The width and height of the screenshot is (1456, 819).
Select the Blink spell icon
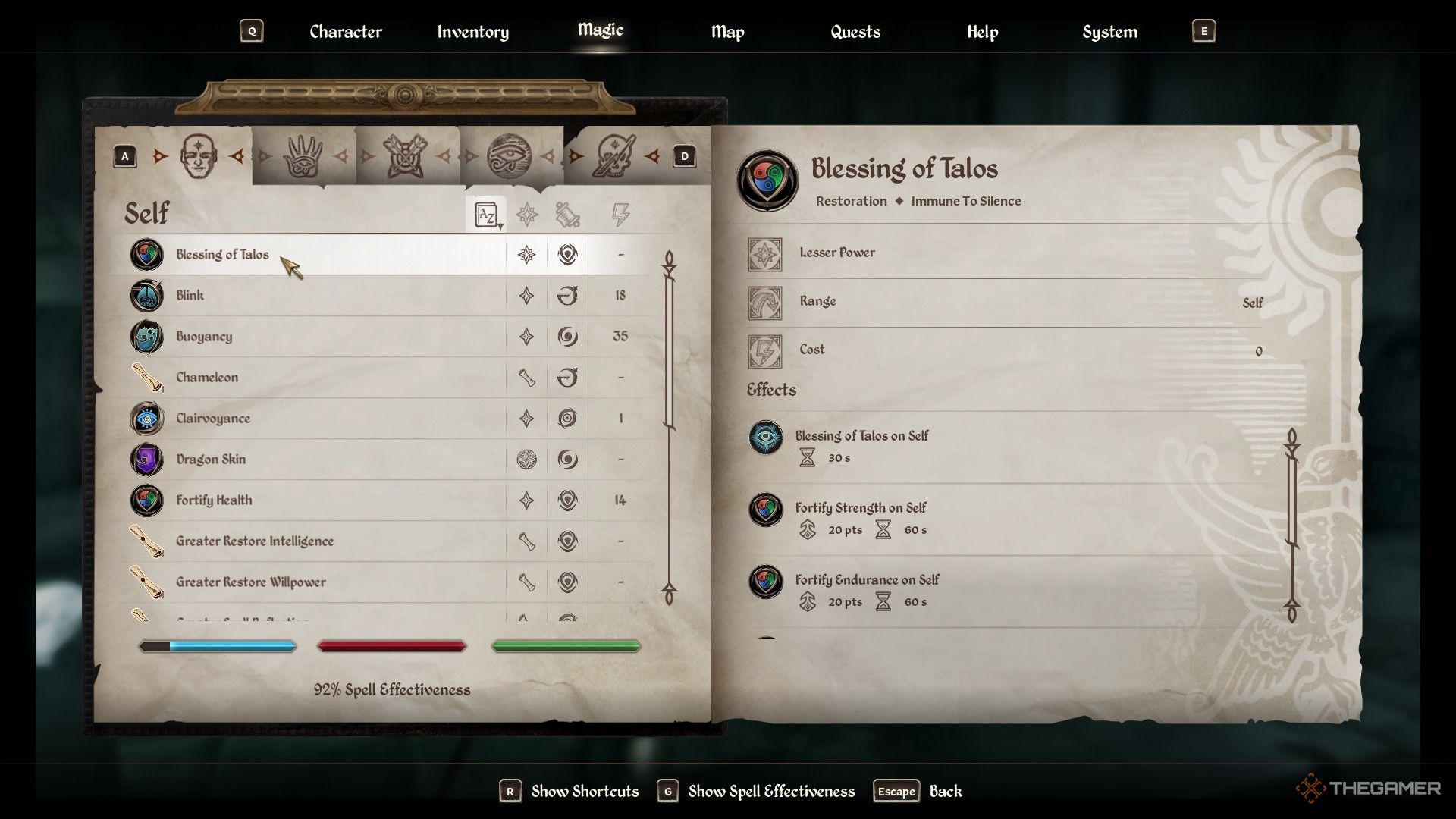point(146,296)
